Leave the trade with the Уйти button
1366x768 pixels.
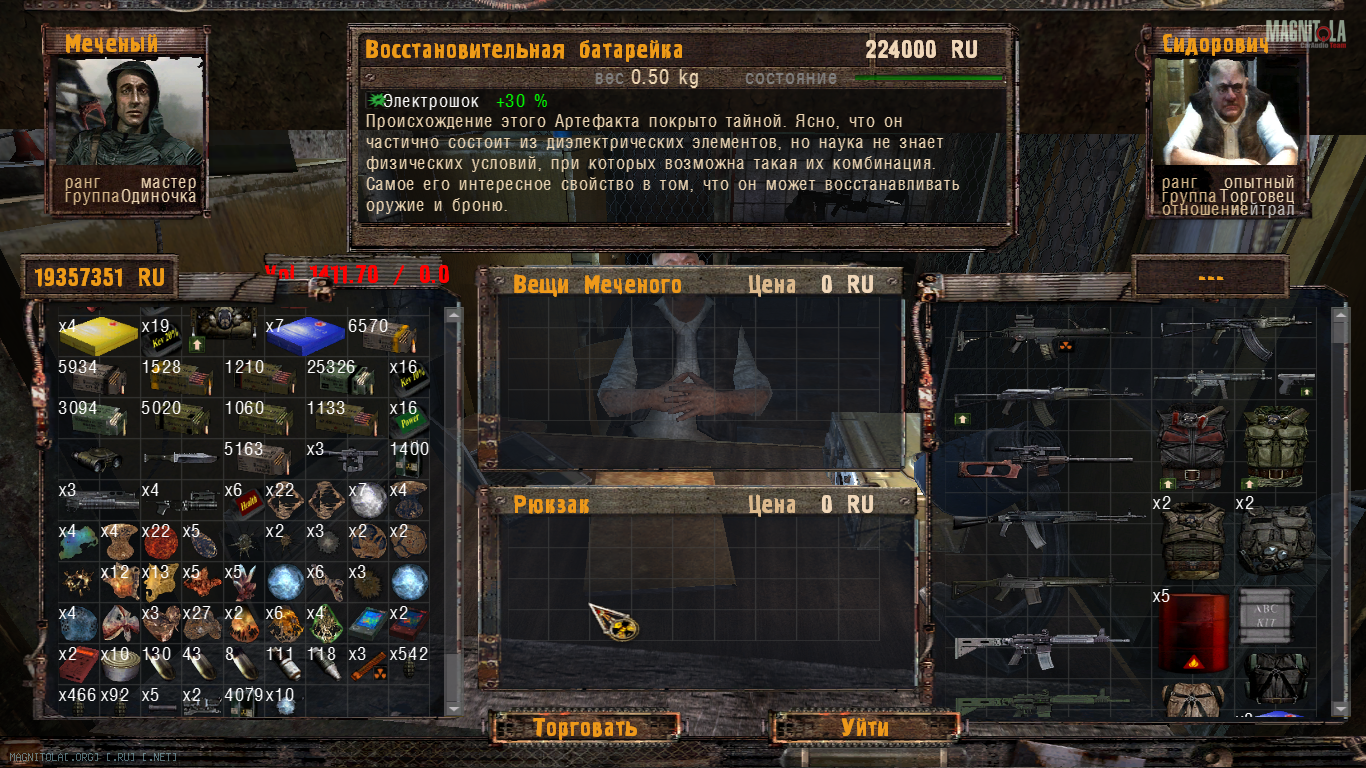[x=864, y=727]
